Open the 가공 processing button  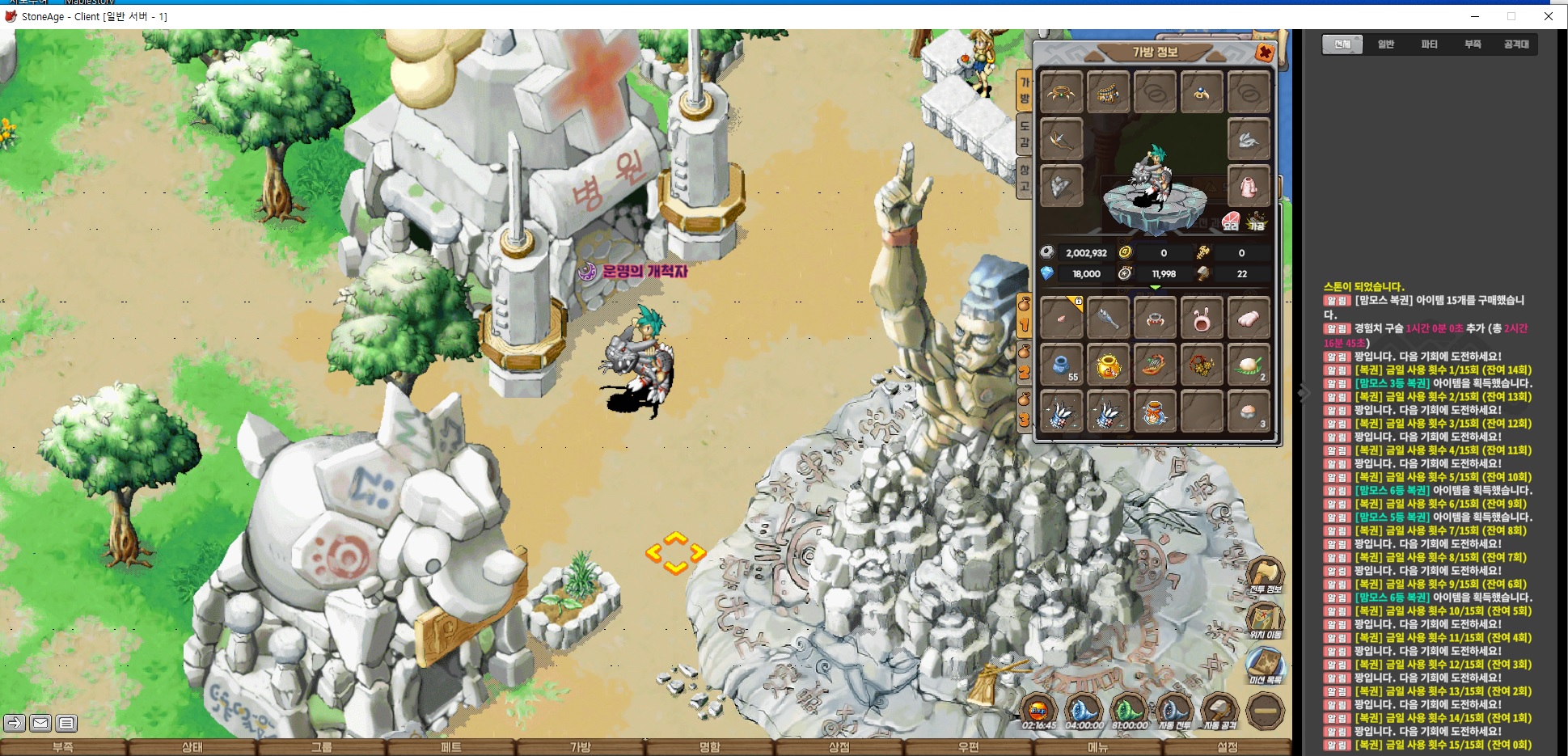pos(1257,222)
